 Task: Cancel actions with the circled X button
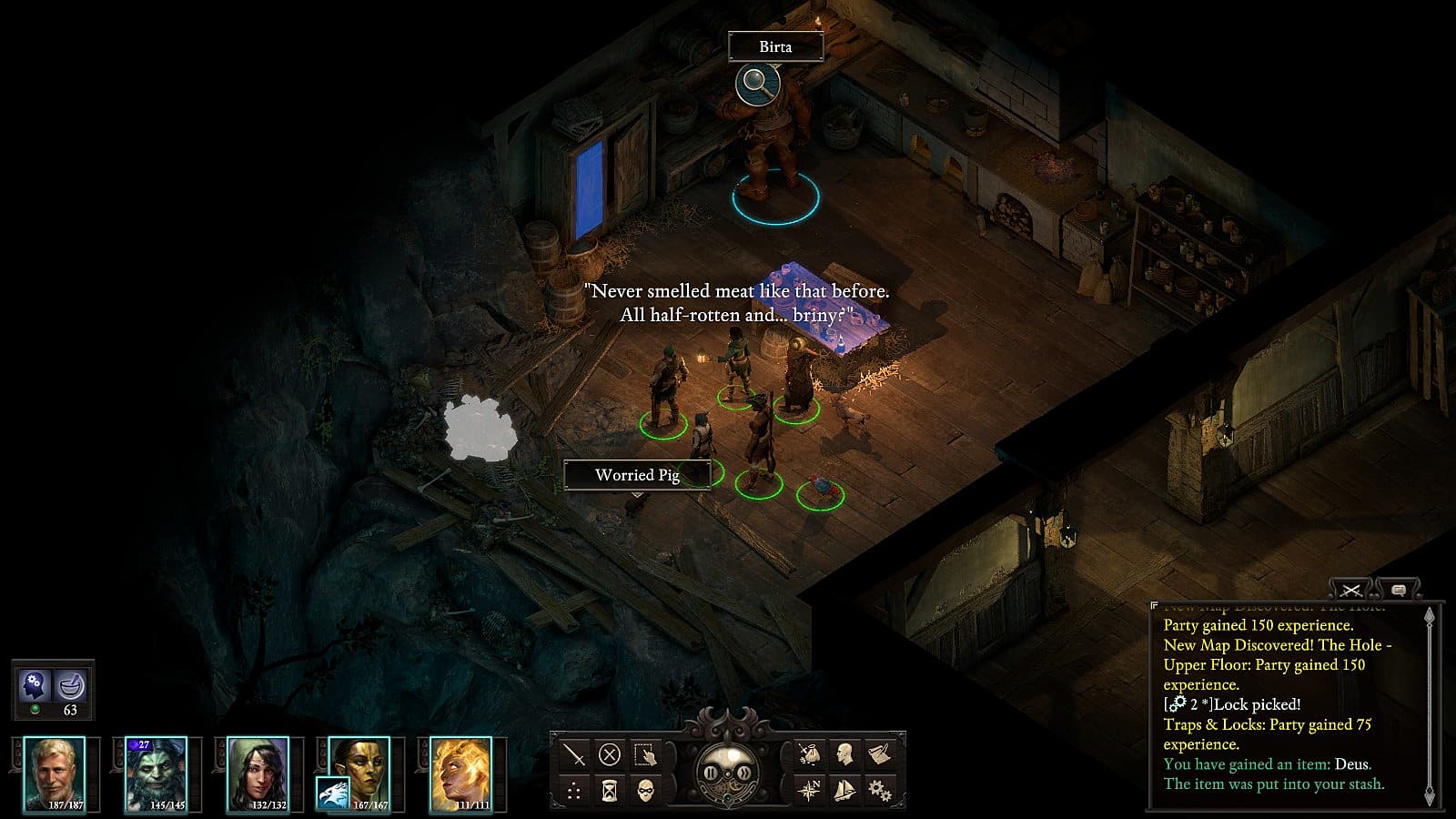point(610,754)
